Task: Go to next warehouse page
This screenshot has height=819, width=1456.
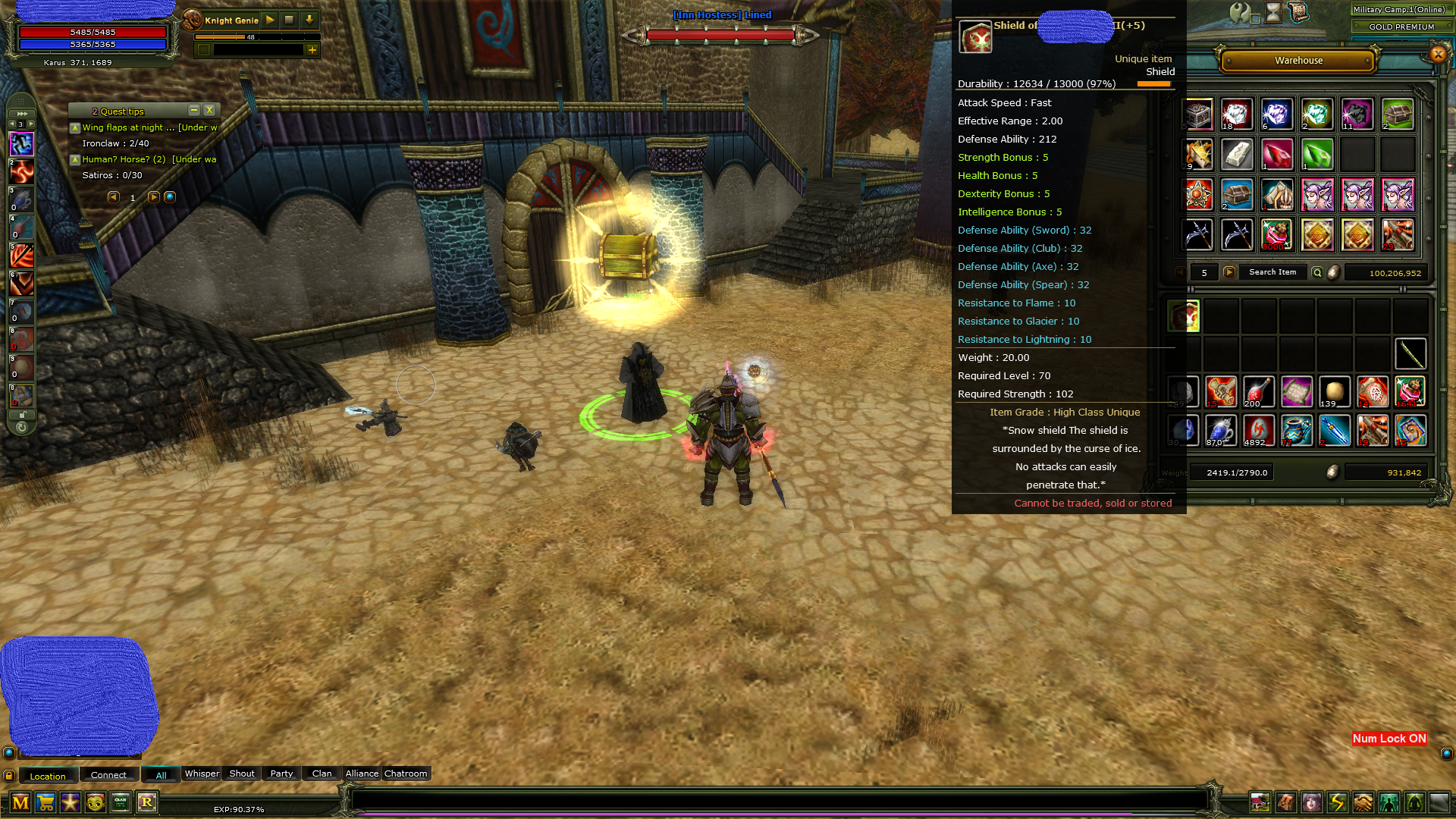Action: [1229, 272]
